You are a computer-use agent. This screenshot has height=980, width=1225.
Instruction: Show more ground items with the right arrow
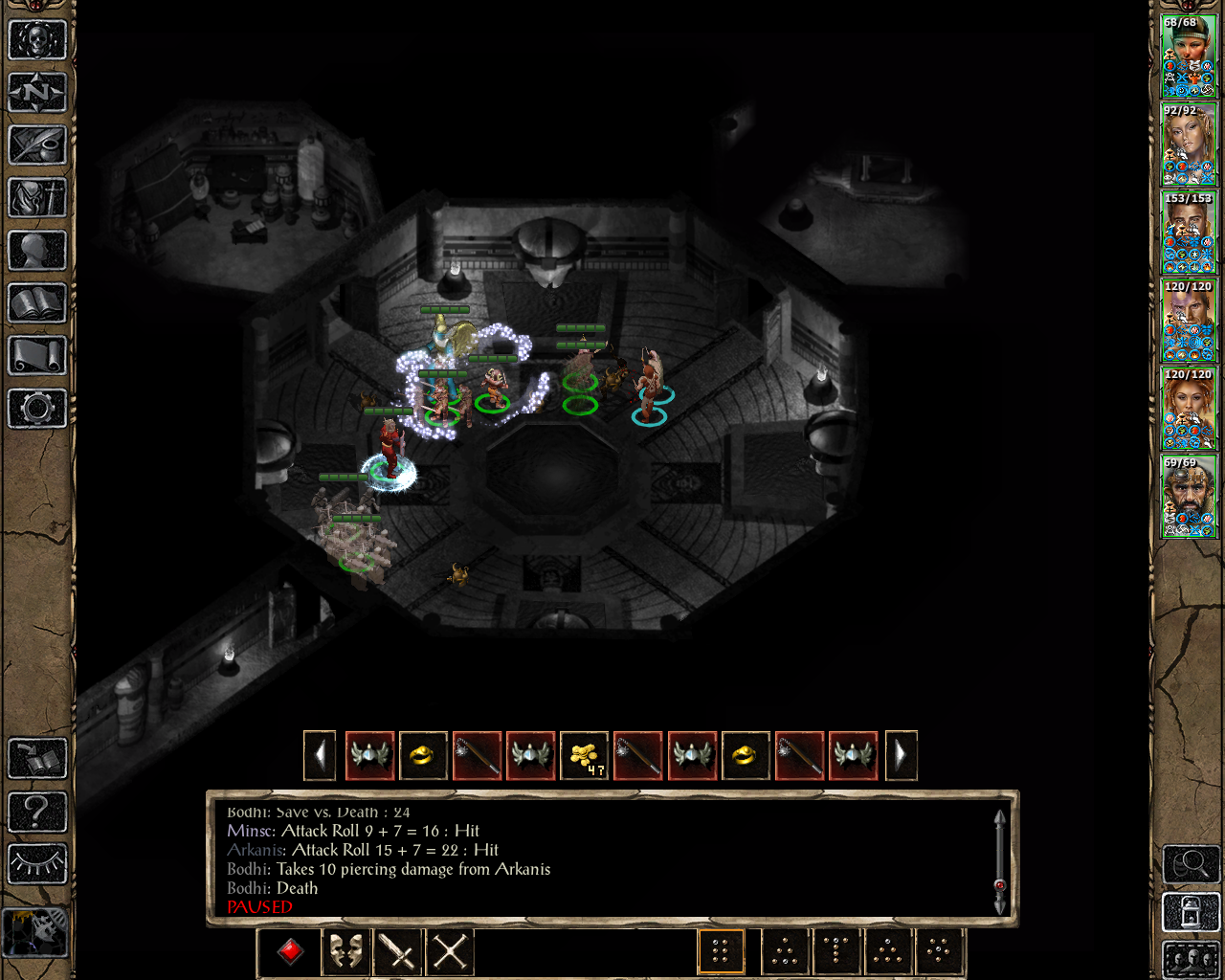click(x=901, y=756)
